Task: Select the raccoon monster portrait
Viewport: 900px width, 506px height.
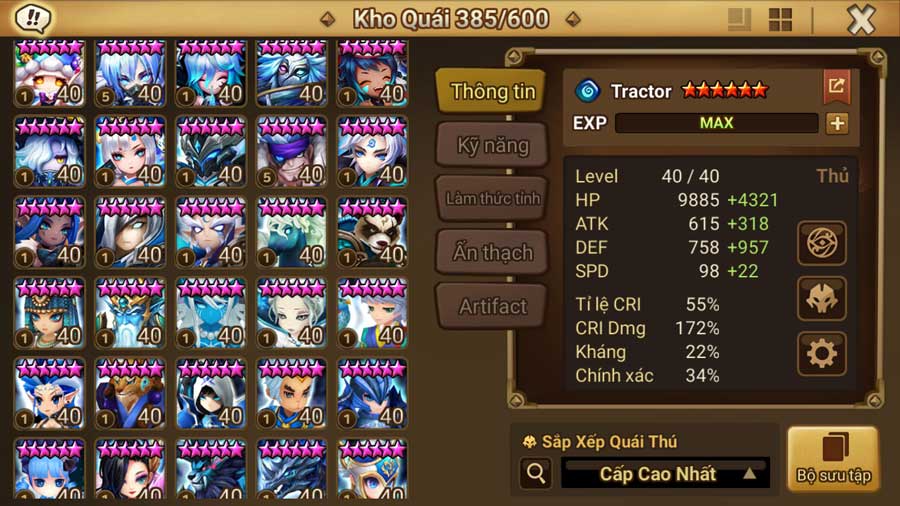Action: click(x=372, y=232)
